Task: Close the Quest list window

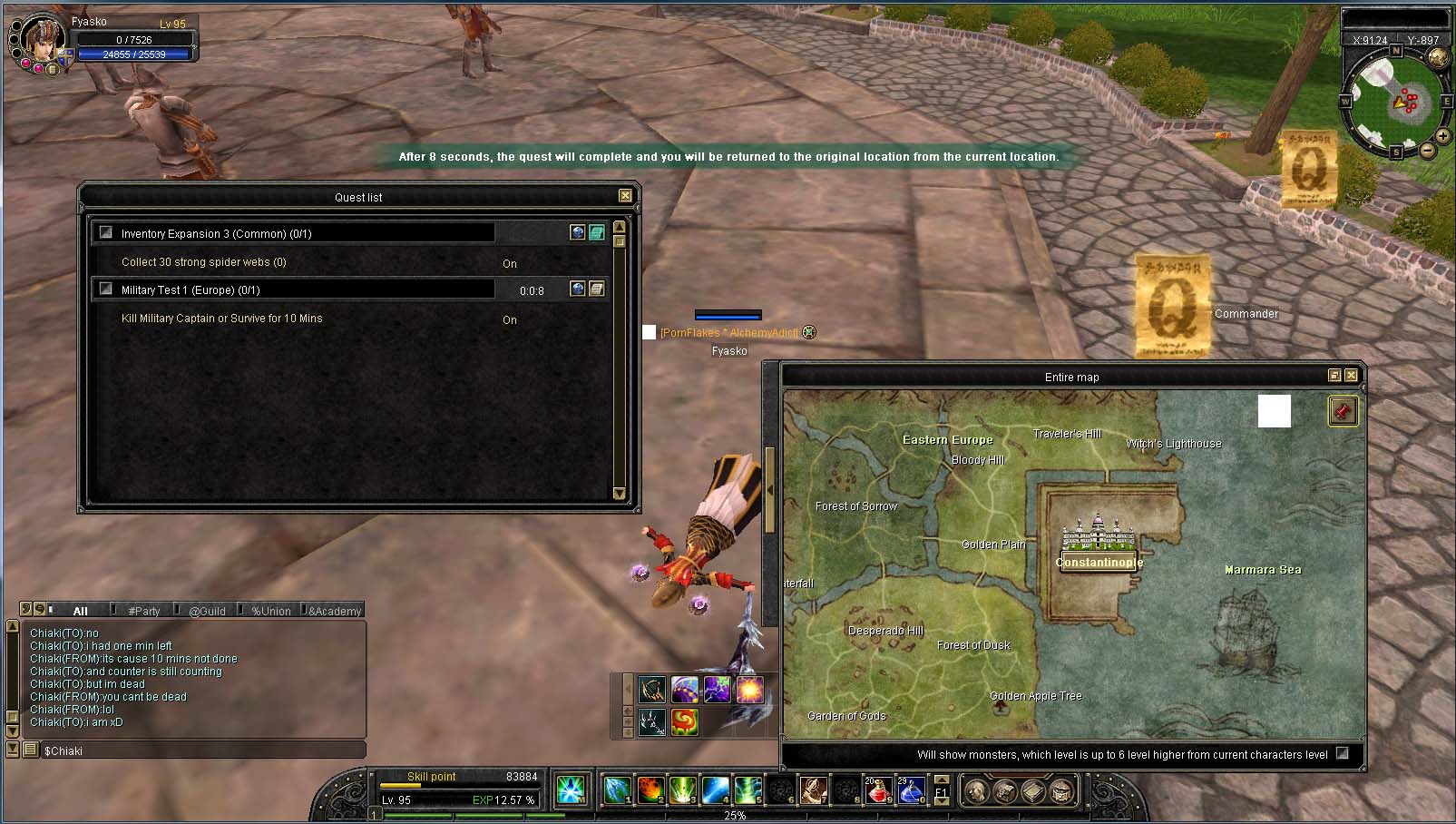Action: pyautogui.click(x=625, y=196)
